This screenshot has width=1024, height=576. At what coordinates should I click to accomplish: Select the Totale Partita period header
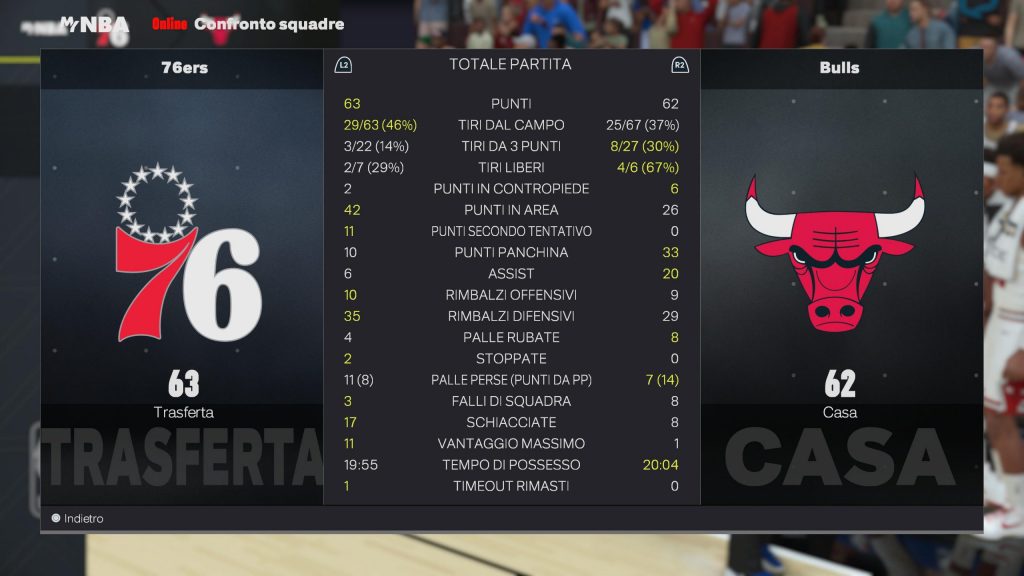[x=510, y=64]
